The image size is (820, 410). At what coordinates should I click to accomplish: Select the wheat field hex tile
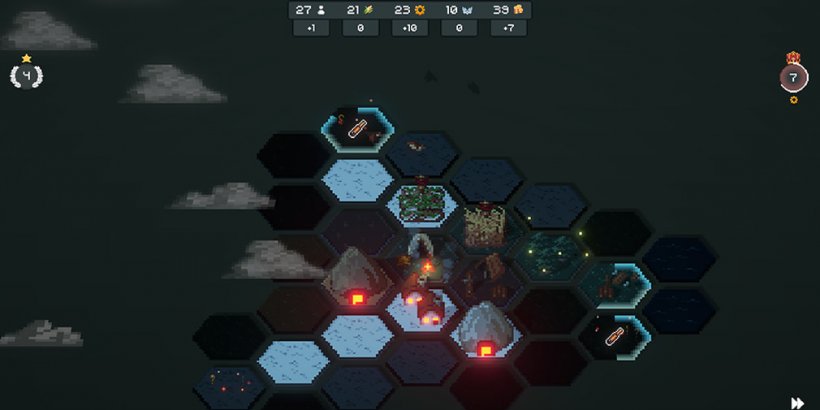coord(486,226)
